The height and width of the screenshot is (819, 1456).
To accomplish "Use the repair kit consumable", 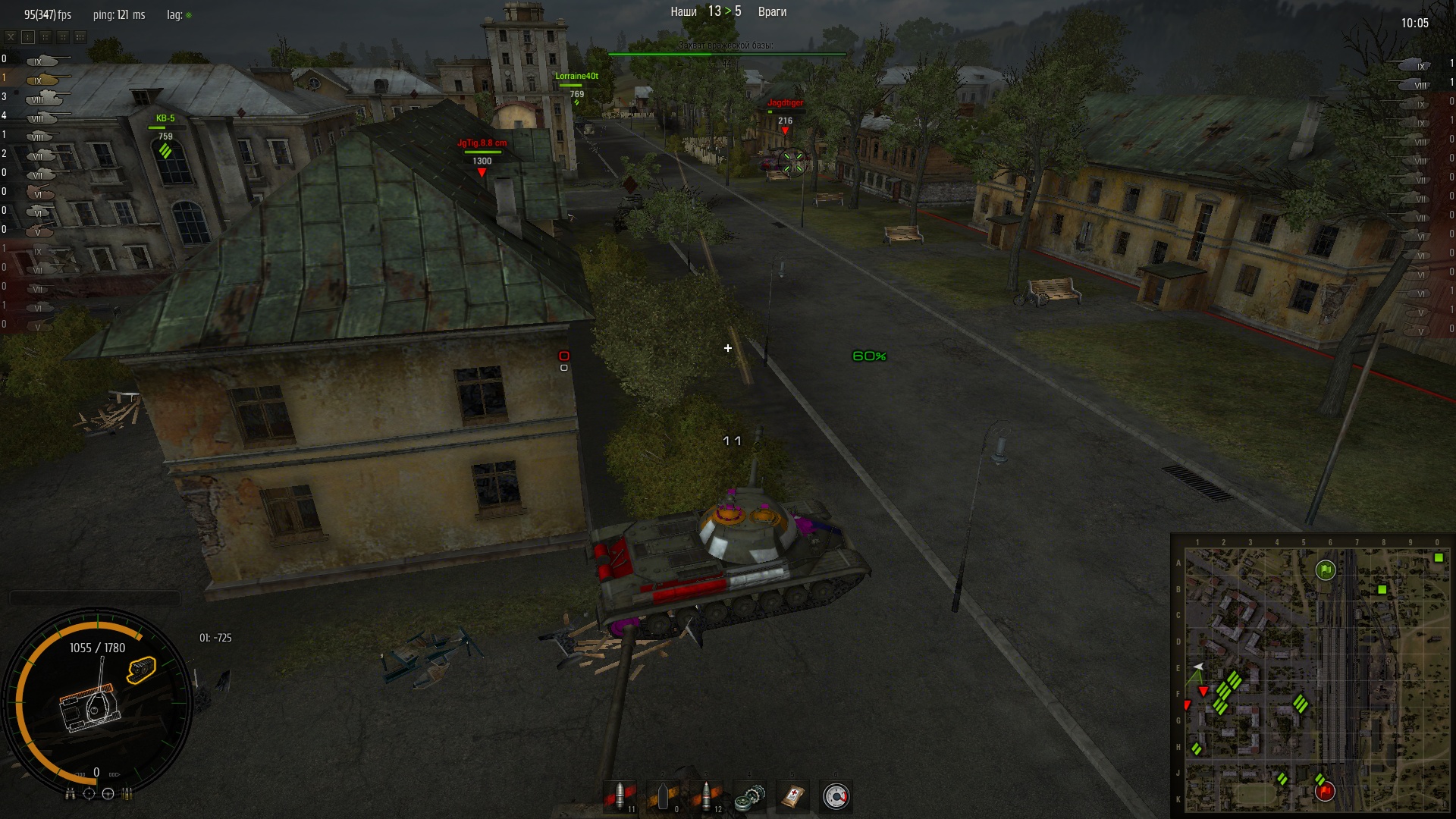I will click(x=750, y=796).
